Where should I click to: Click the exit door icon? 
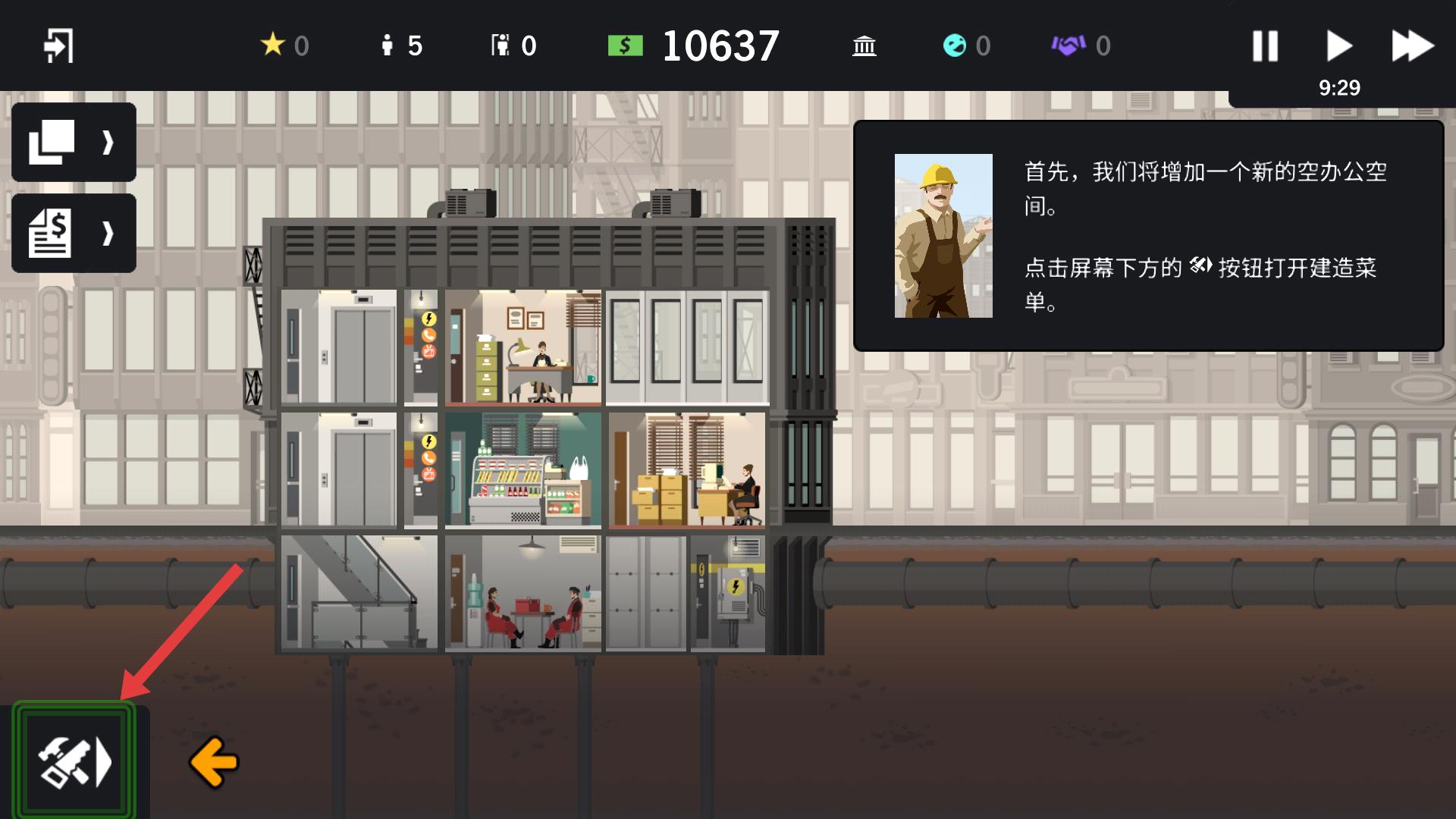point(58,45)
